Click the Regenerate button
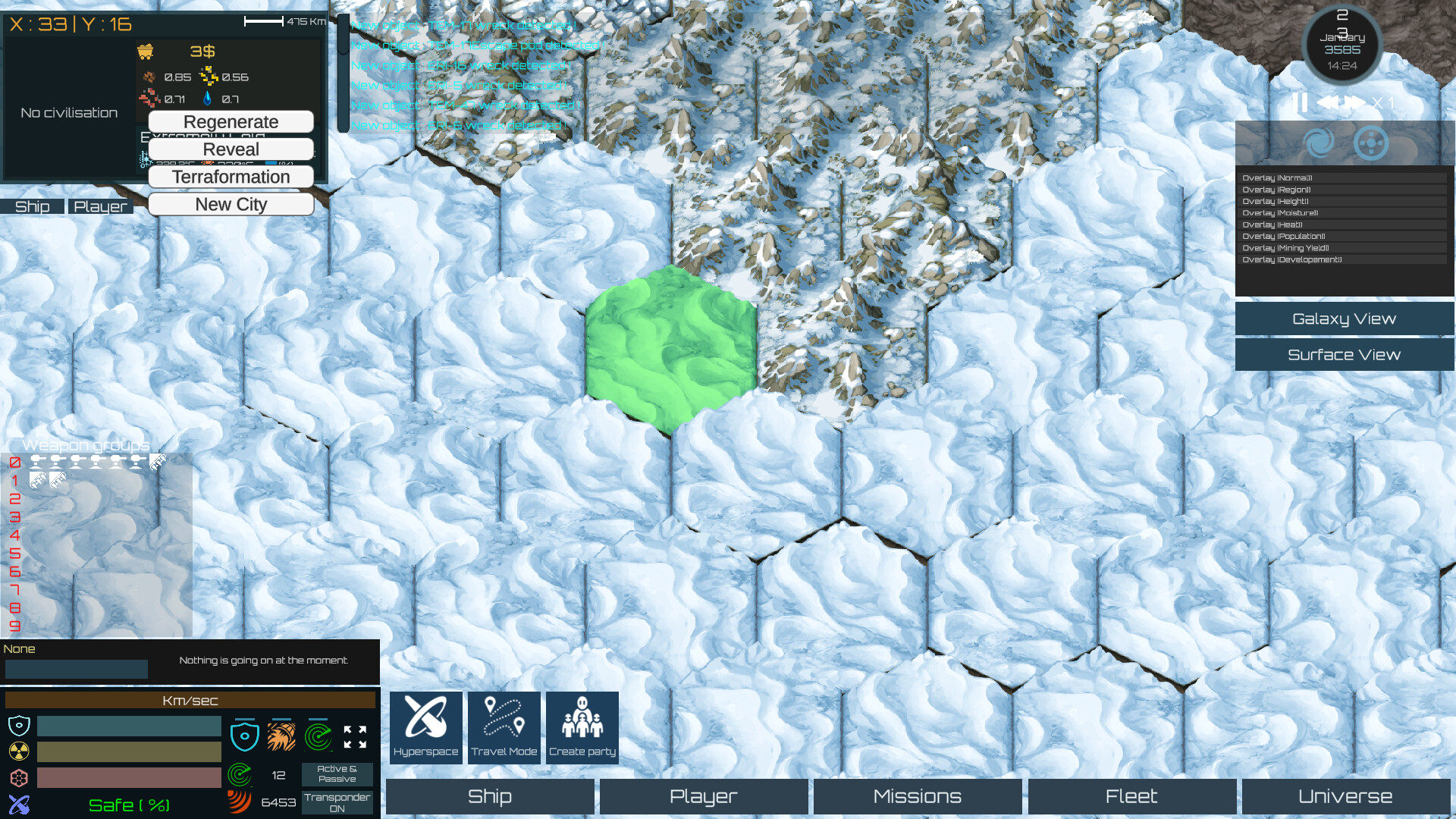The height and width of the screenshot is (819, 1456). coord(231,121)
